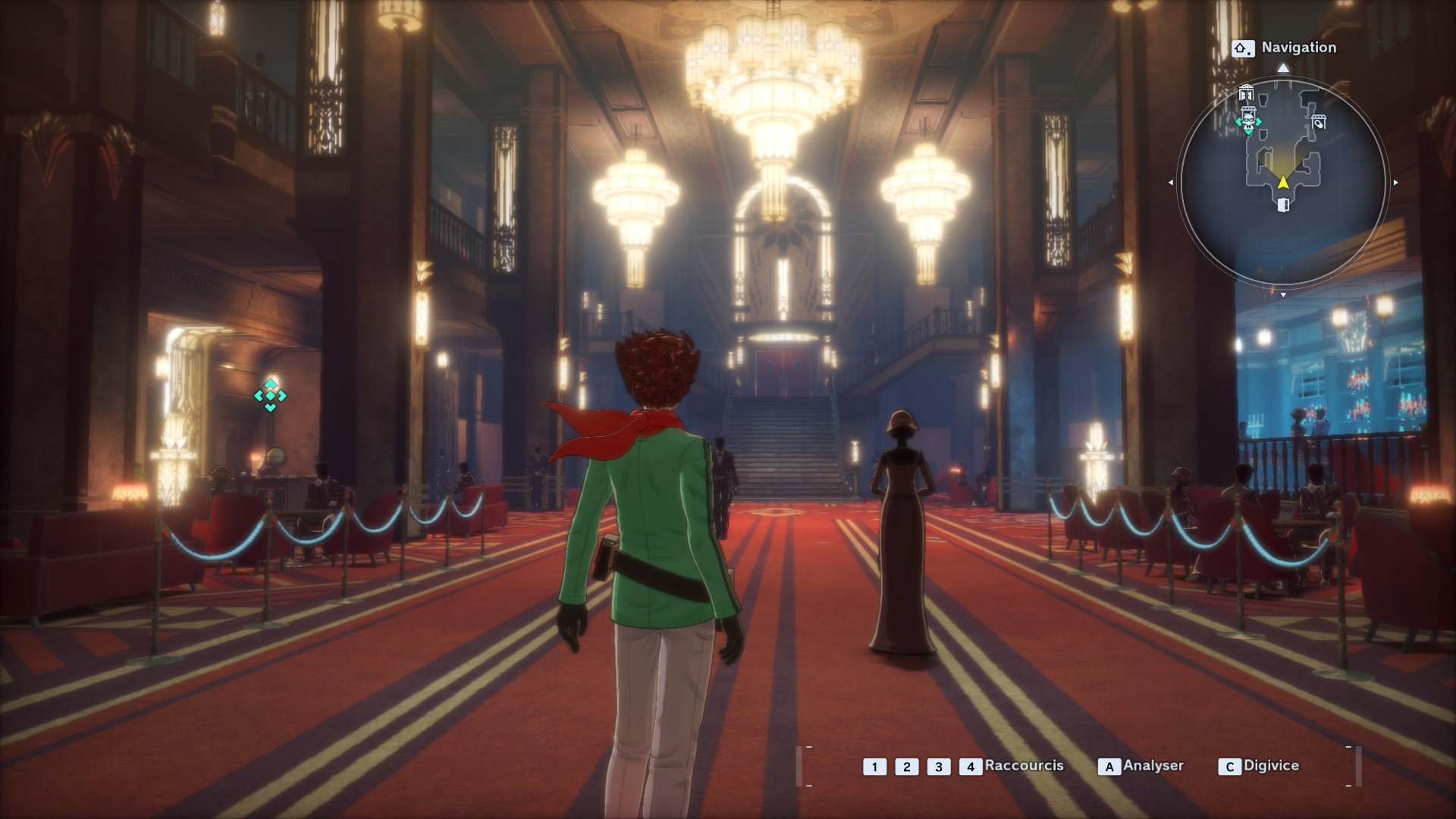
Task: Open the Digivice option
Action: pos(1271,766)
